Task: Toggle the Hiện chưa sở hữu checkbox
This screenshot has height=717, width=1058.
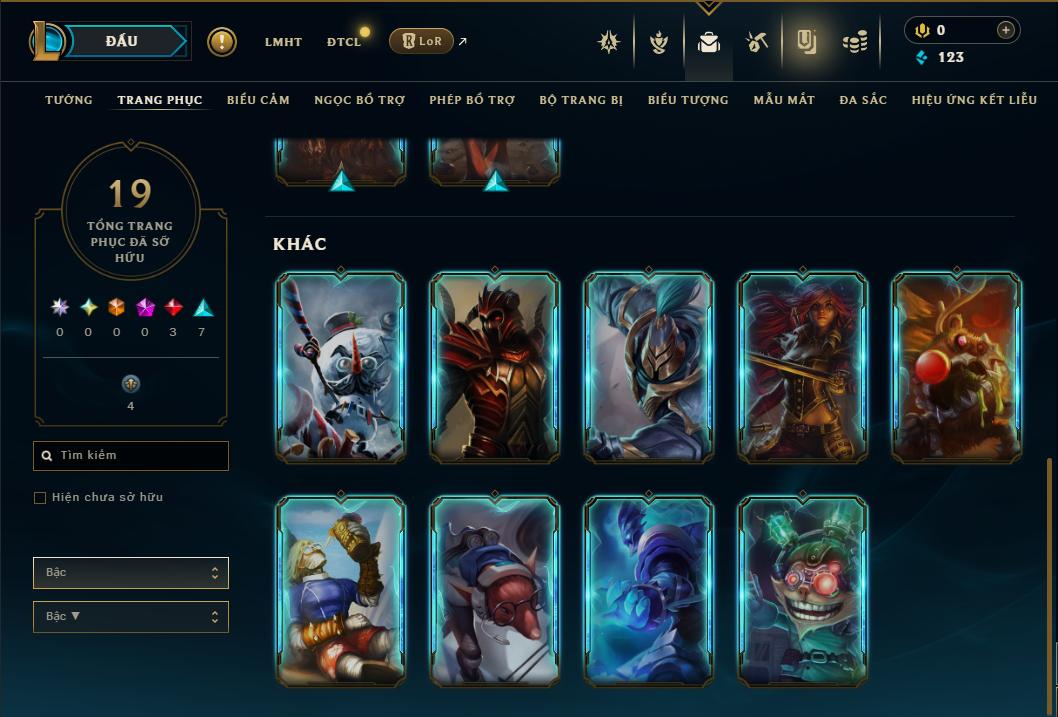Action: click(40, 498)
